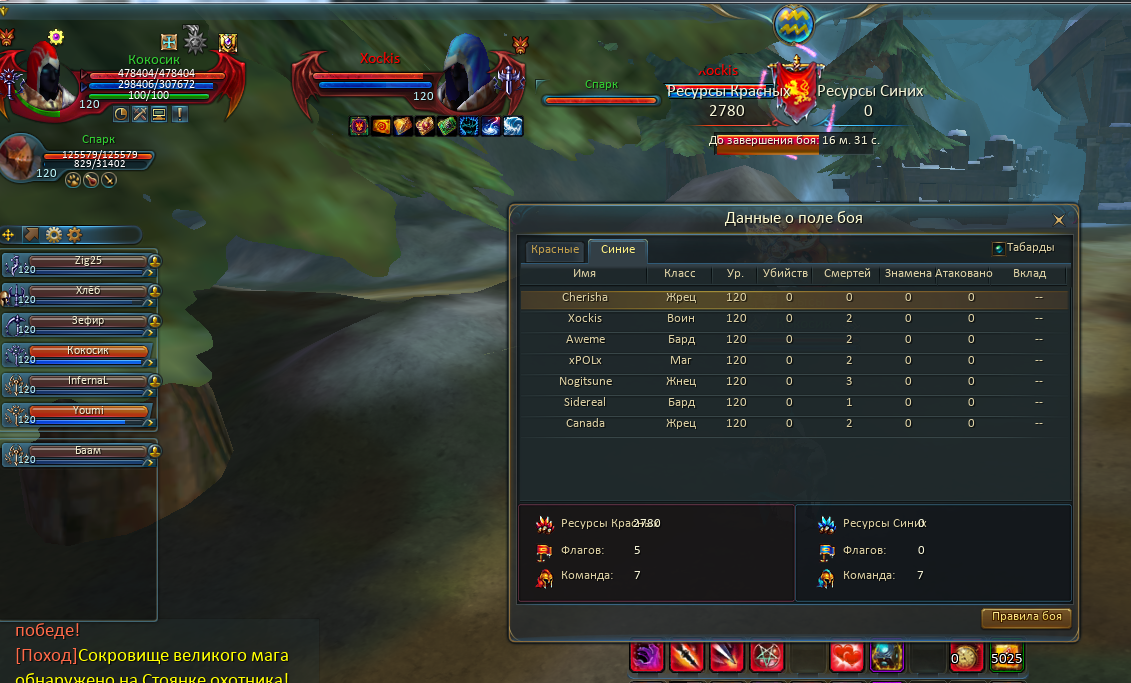Close the battlefield data window
Screen dimensions: 1131x683
(x=1059, y=219)
